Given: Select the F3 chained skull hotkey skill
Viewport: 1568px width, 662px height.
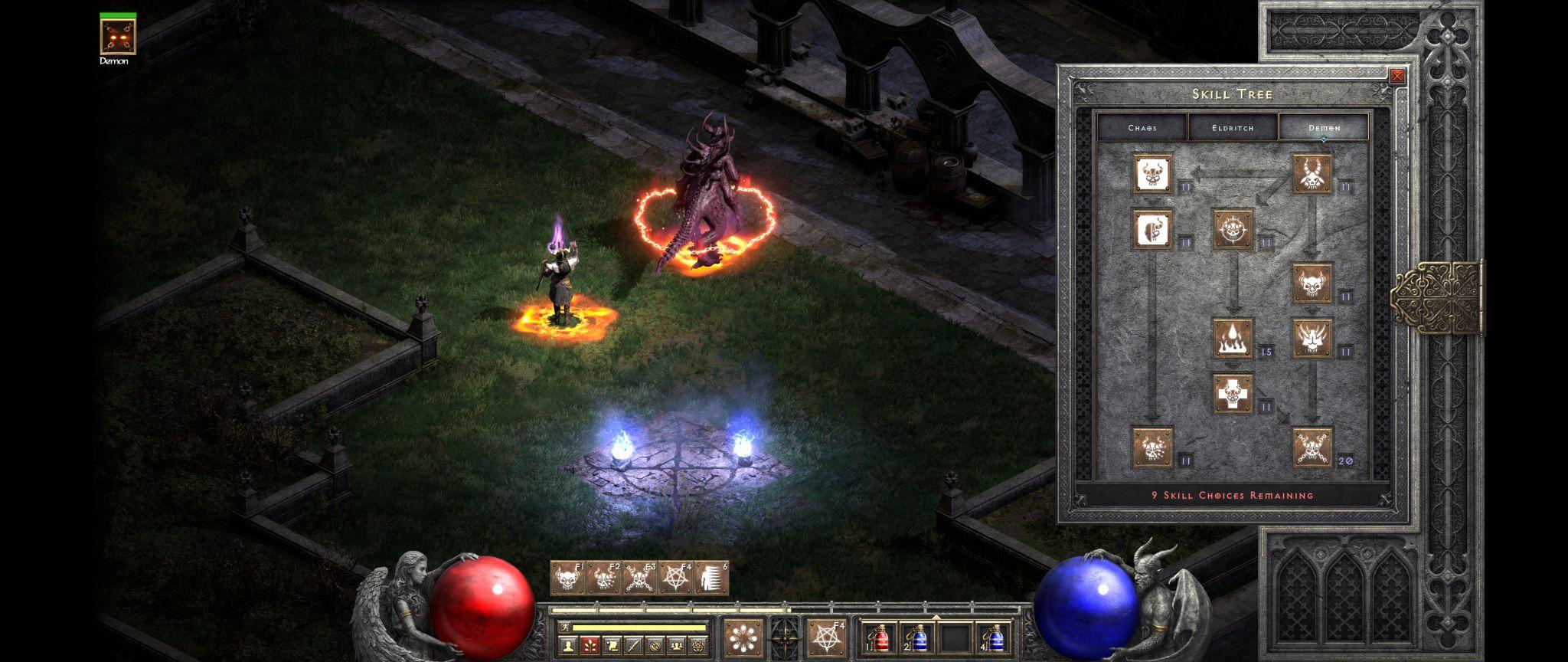Looking at the screenshot, I should click(640, 578).
